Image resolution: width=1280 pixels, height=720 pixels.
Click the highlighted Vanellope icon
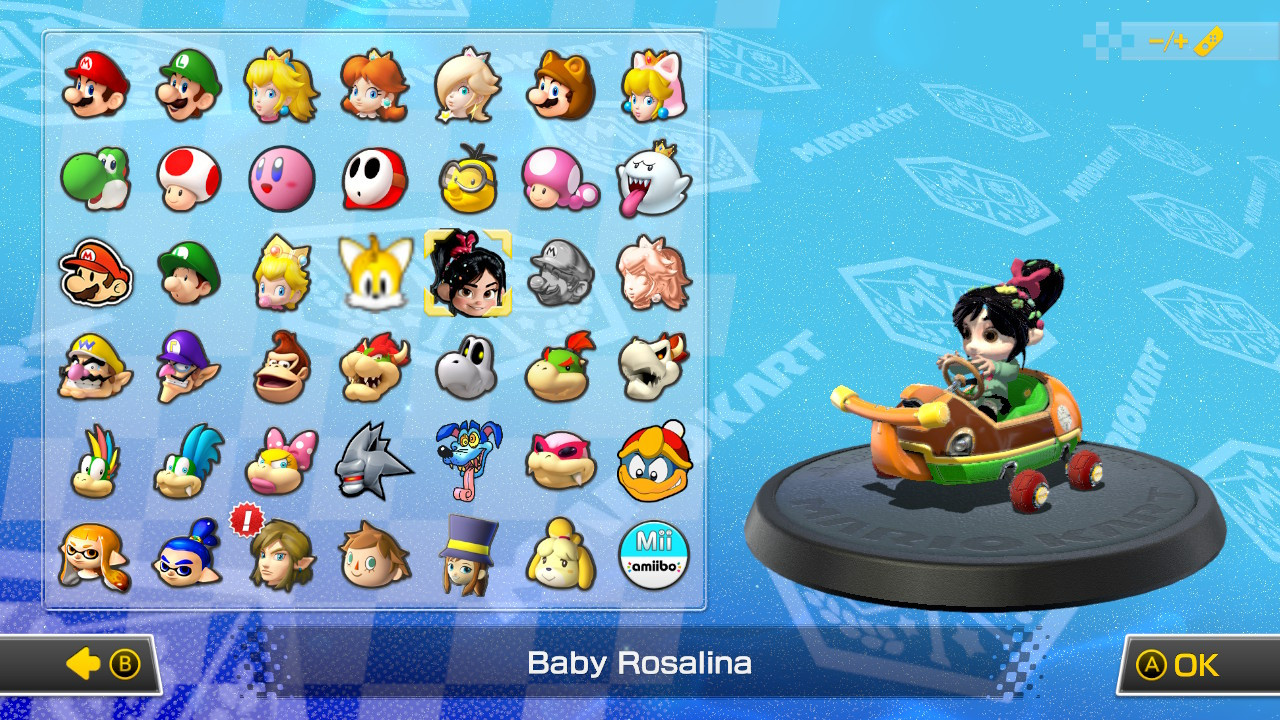[469, 275]
